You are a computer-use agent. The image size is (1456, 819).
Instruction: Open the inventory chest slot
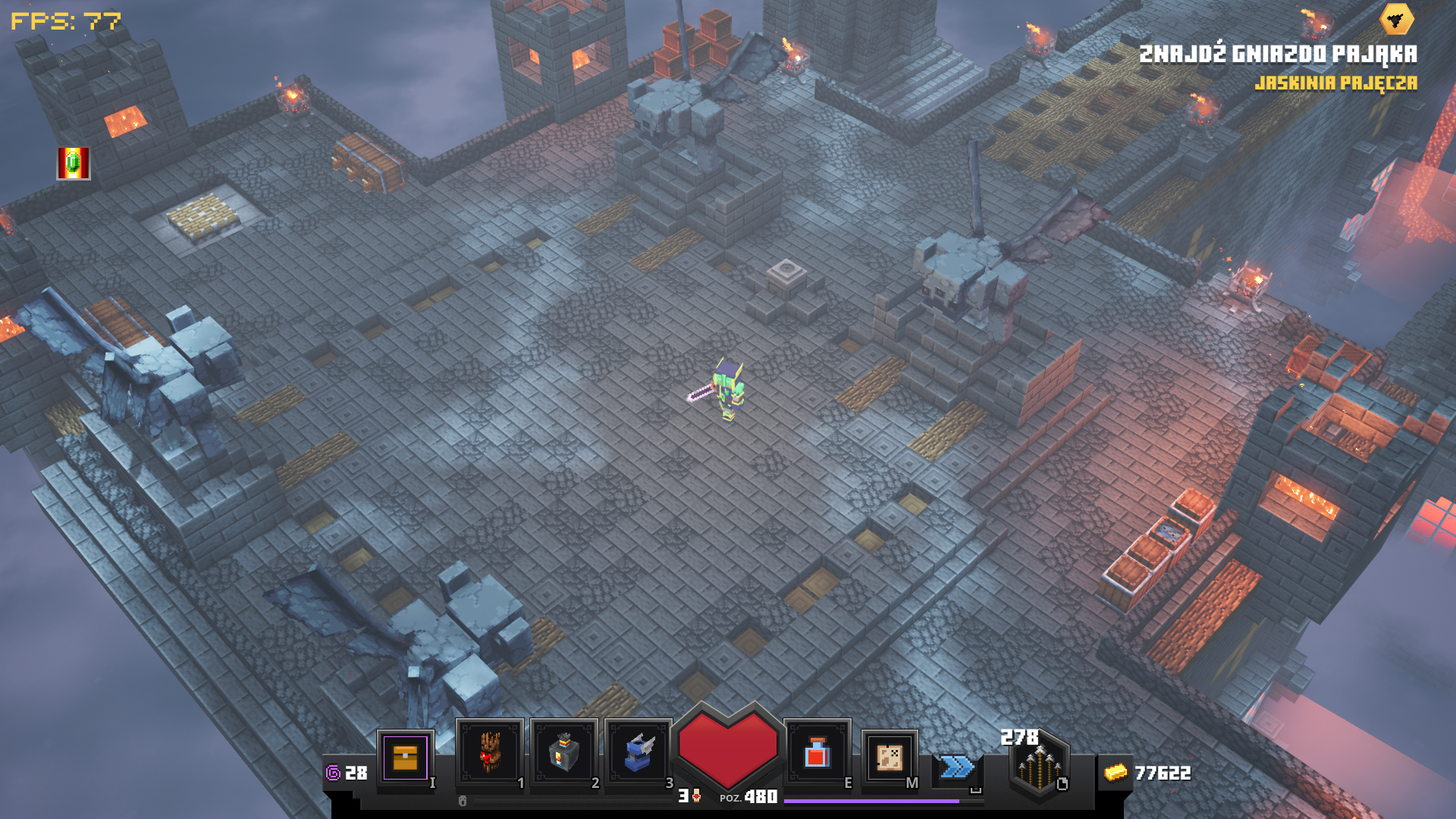405,758
